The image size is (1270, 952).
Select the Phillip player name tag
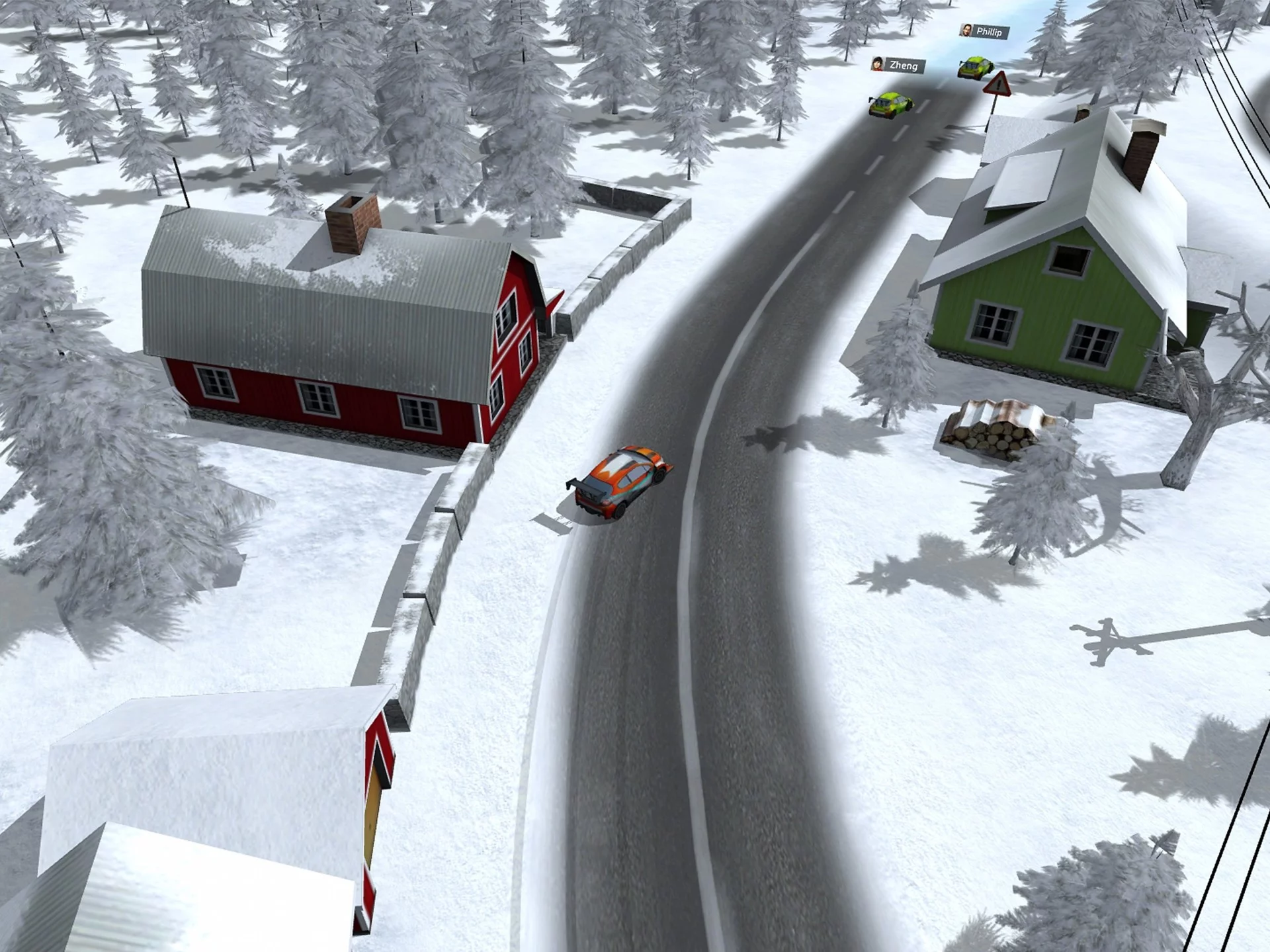click(x=984, y=31)
